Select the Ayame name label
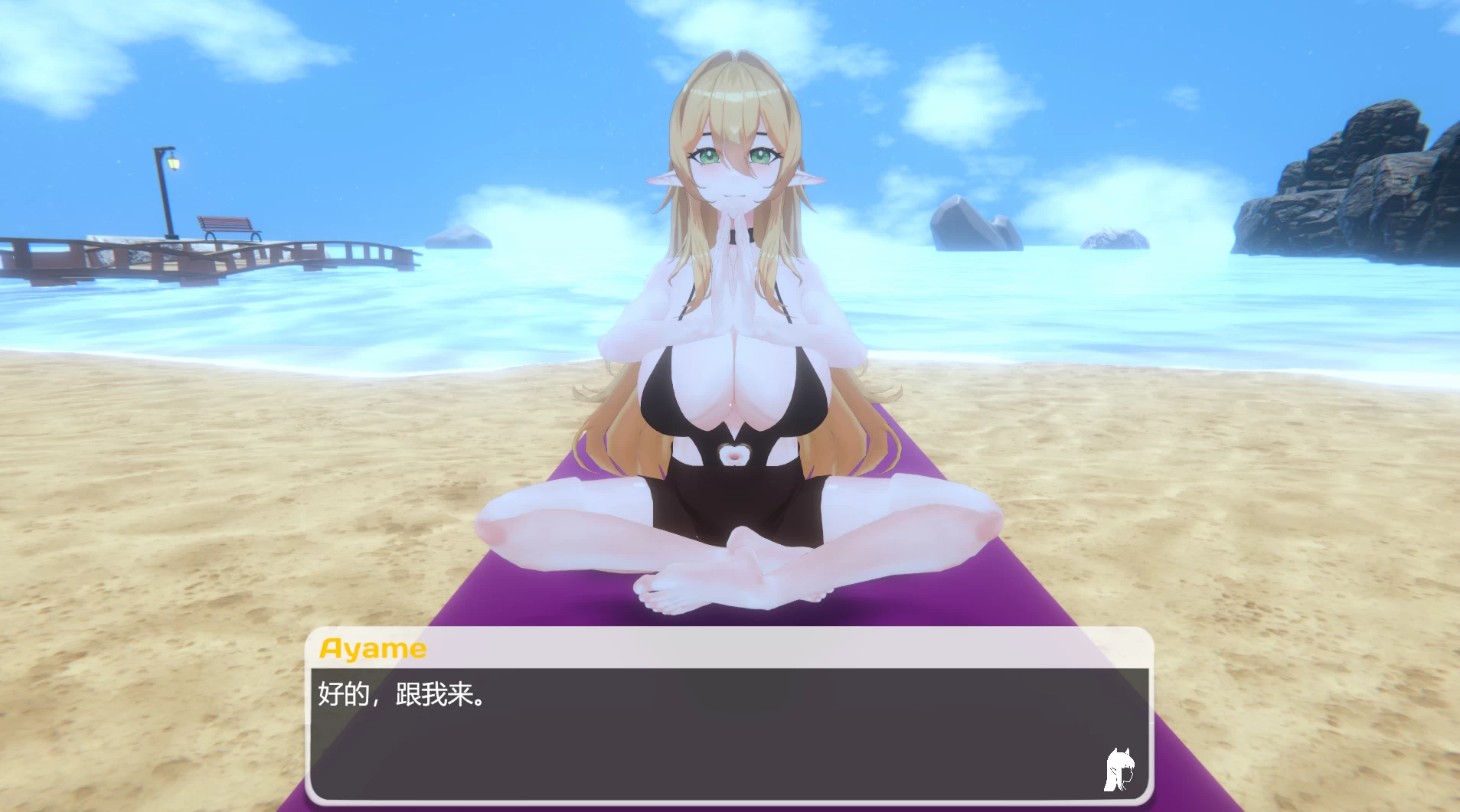 (371, 647)
